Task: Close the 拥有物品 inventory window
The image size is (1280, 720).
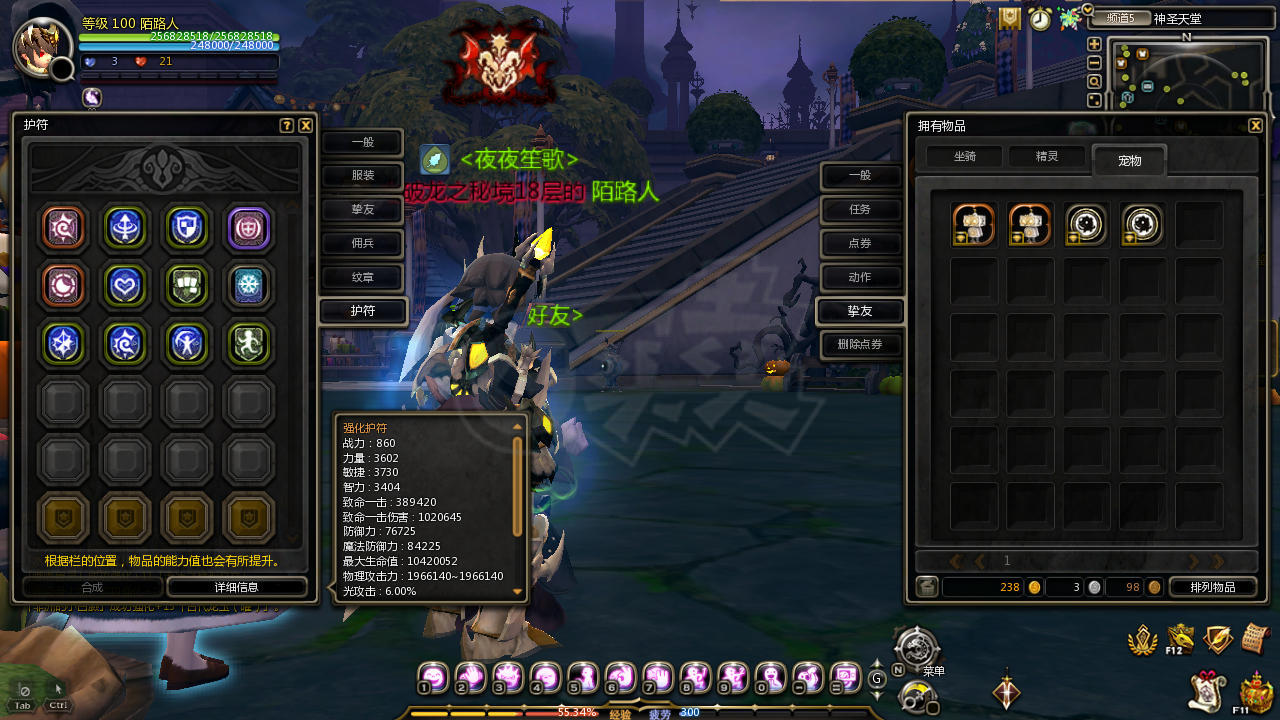Action: click(1256, 126)
